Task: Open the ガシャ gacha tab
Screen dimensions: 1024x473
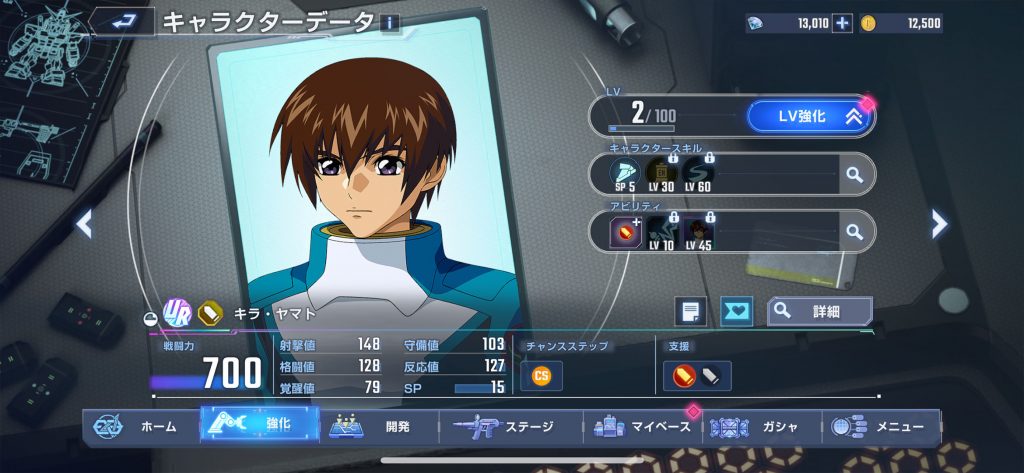Action: [x=762, y=426]
